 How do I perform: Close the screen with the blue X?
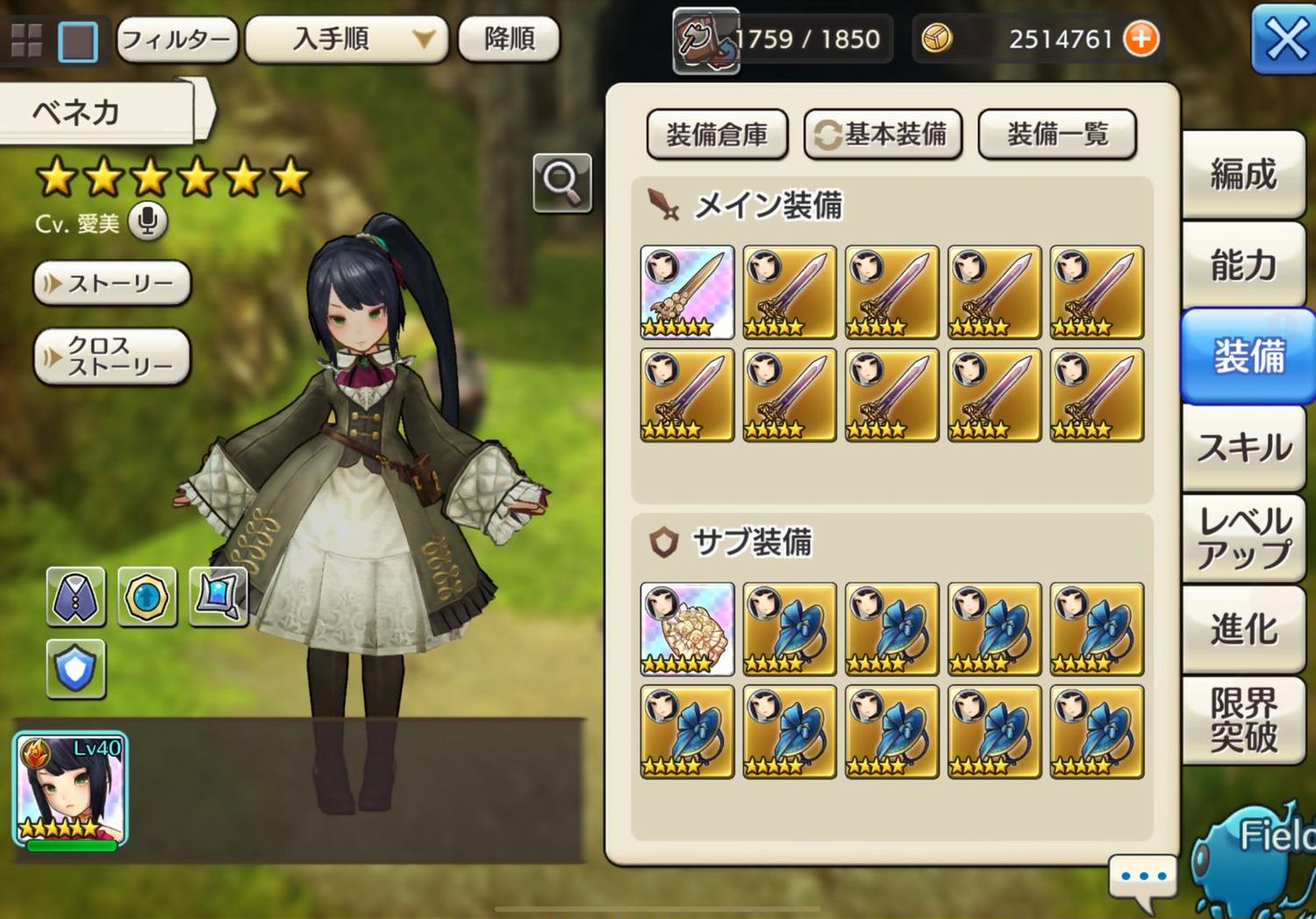click(x=1284, y=39)
